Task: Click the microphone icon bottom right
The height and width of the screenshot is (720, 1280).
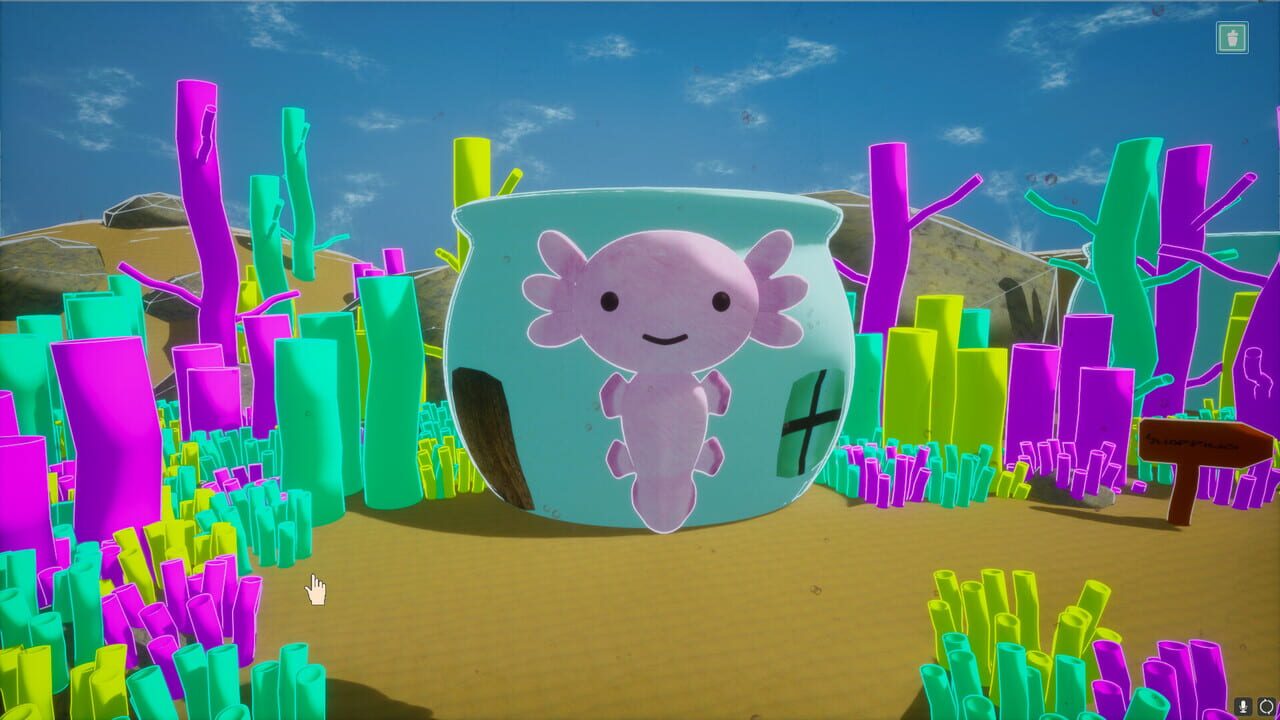Action: pyautogui.click(x=1243, y=706)
